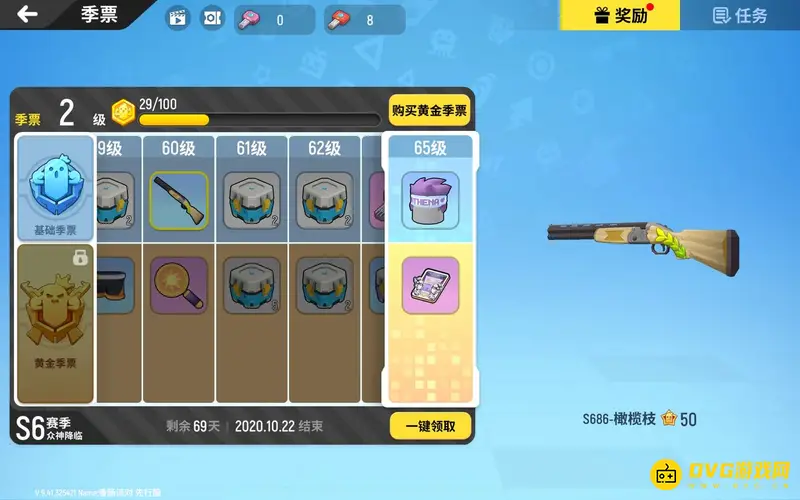Choose the level 61 basic pass crate
The width and height of the screenshot is (800, 500).
(252, 200)
